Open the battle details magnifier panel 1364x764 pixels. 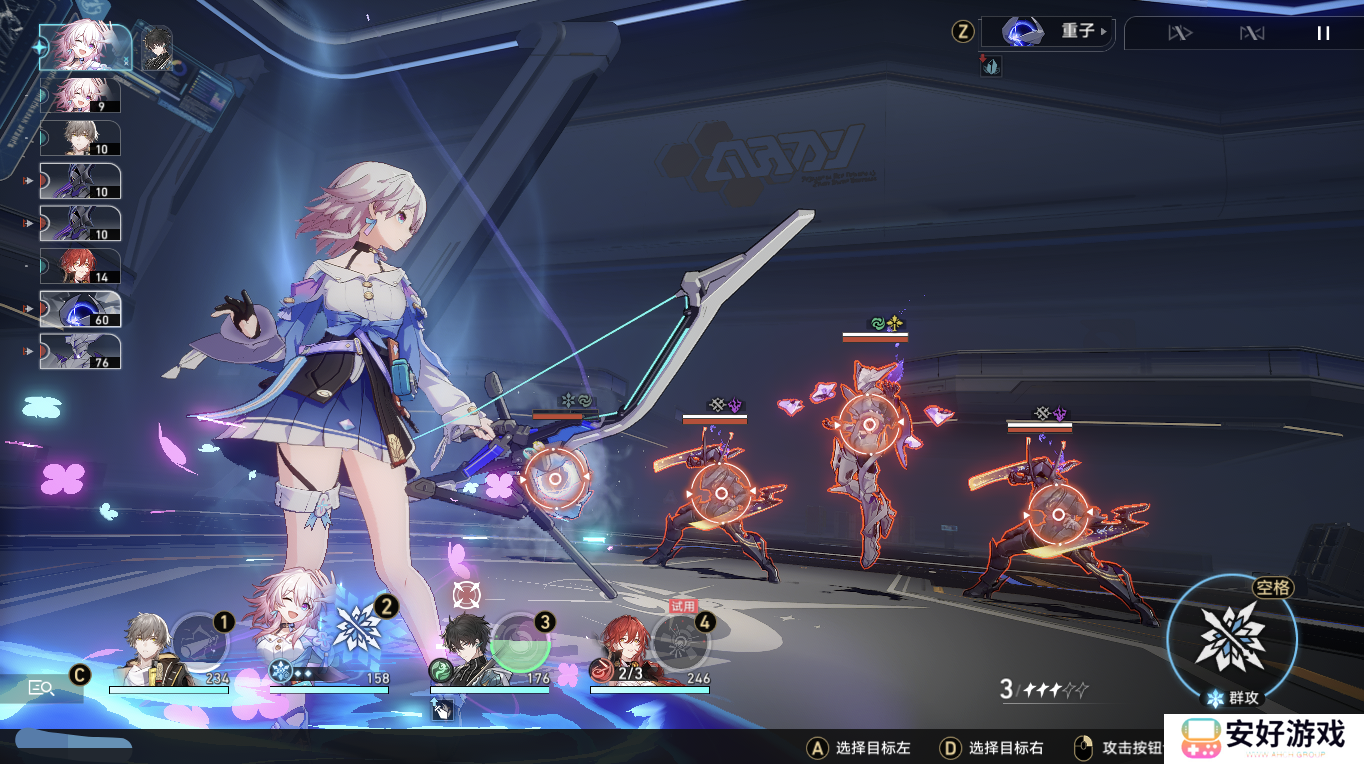click(42, 688)
